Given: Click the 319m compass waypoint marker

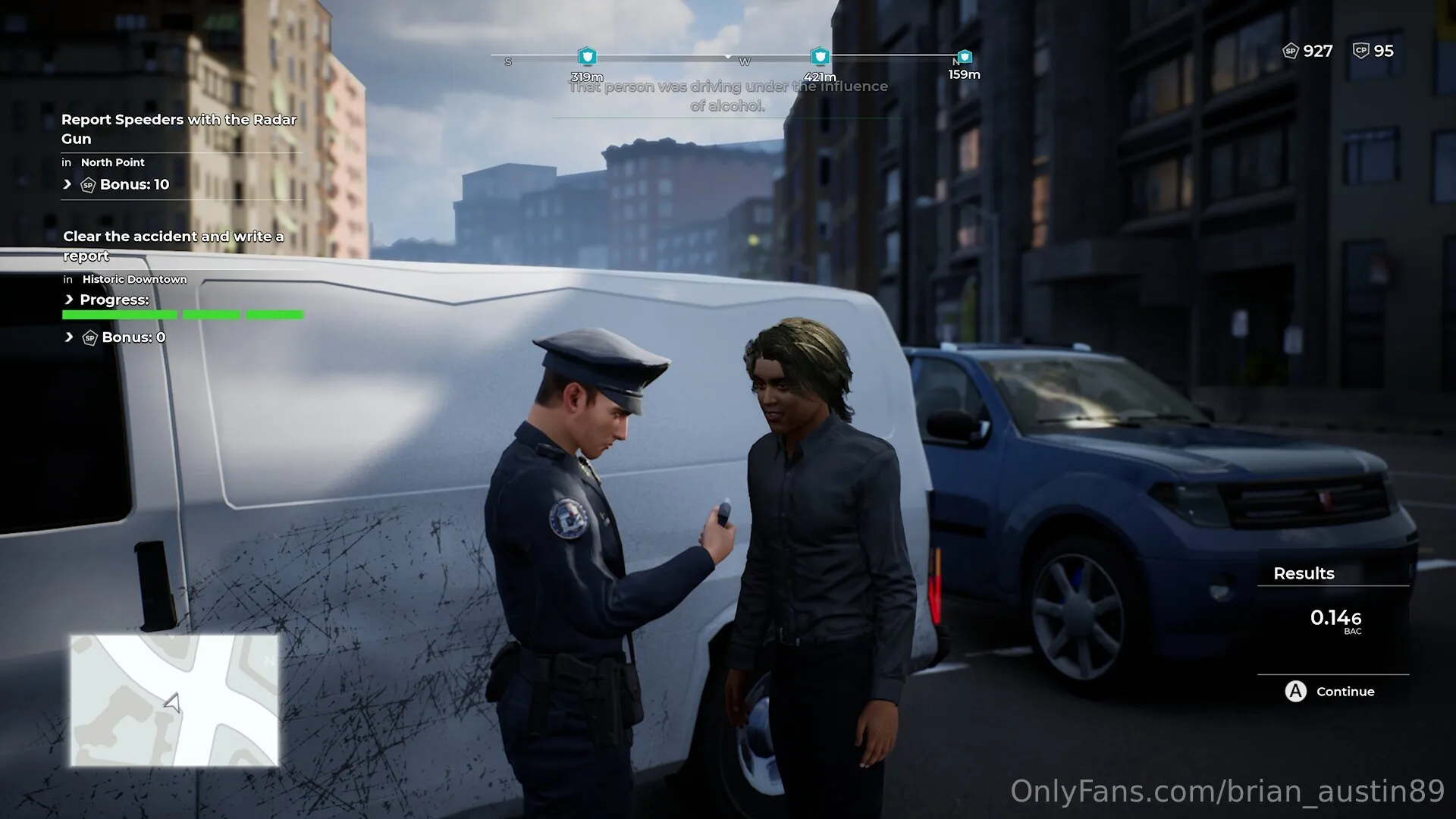Looking at the screenshot, I should [587, 57].
